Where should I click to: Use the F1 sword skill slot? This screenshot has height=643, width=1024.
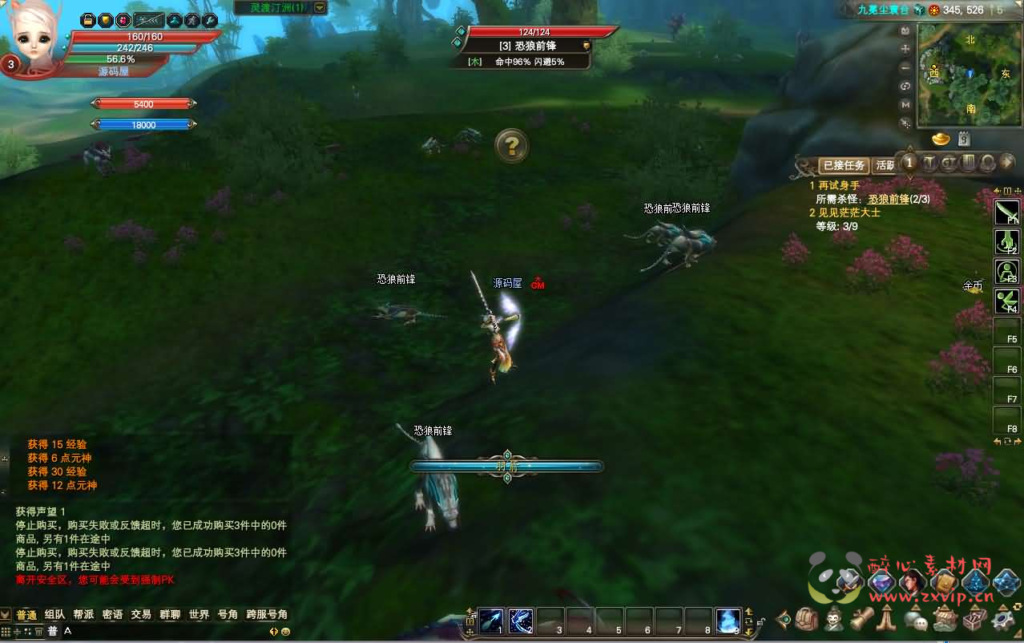(x=1006, y=210)
